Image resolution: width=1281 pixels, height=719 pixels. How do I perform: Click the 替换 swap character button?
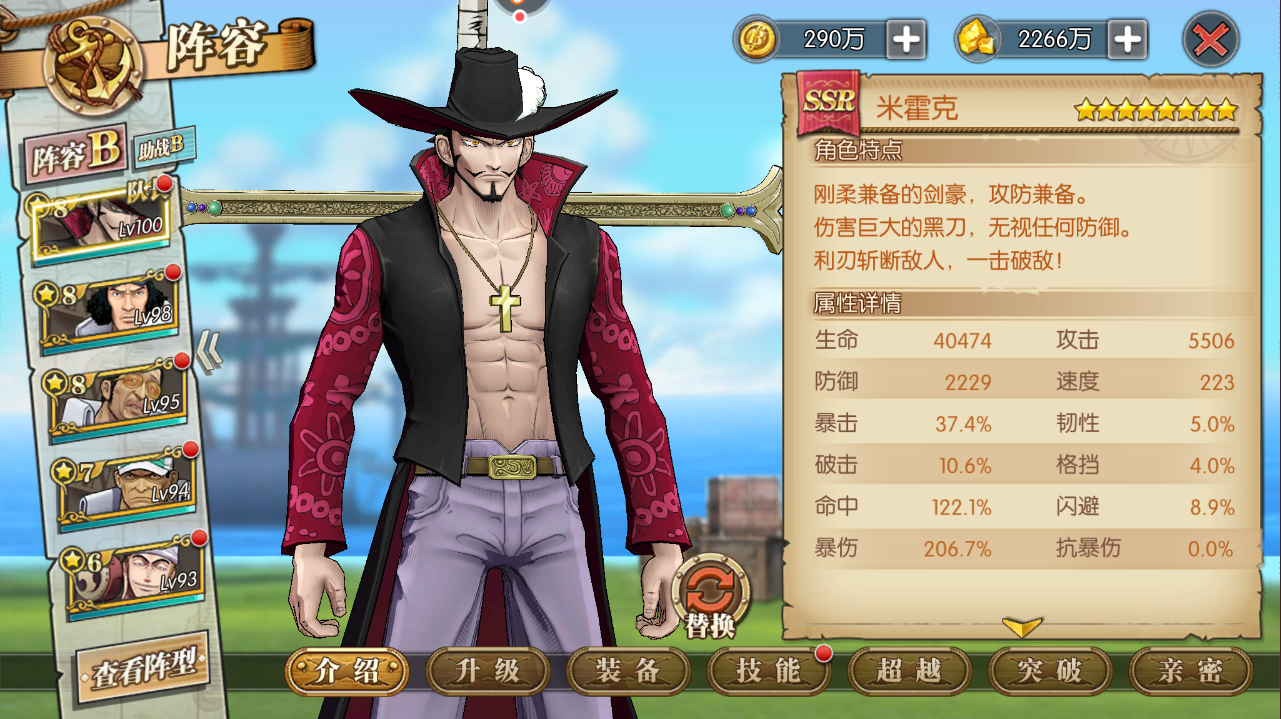click(x=709, y=597)
